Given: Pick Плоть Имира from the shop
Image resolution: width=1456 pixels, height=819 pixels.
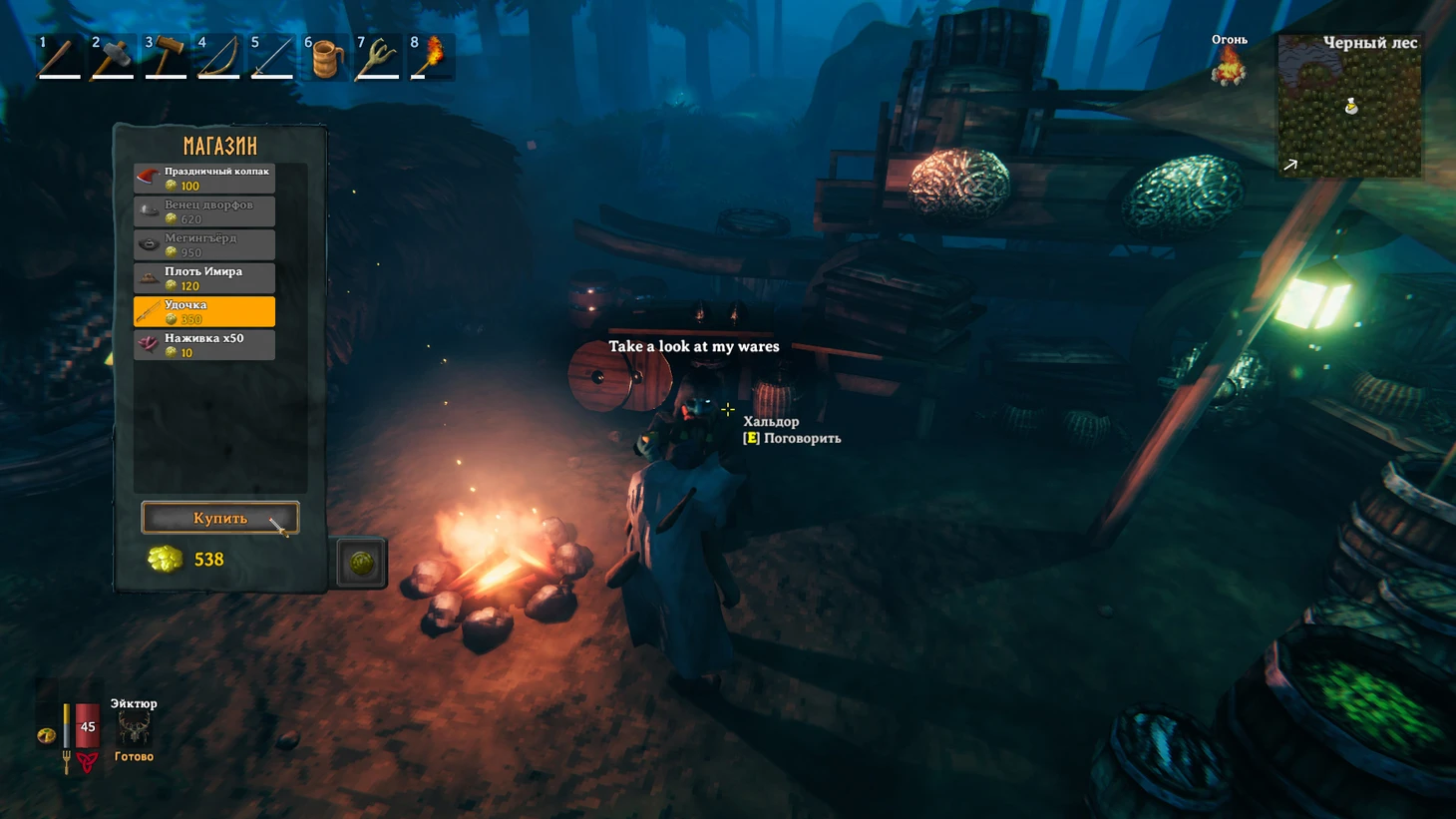Looking at the screenshot, I should [204, 278].
